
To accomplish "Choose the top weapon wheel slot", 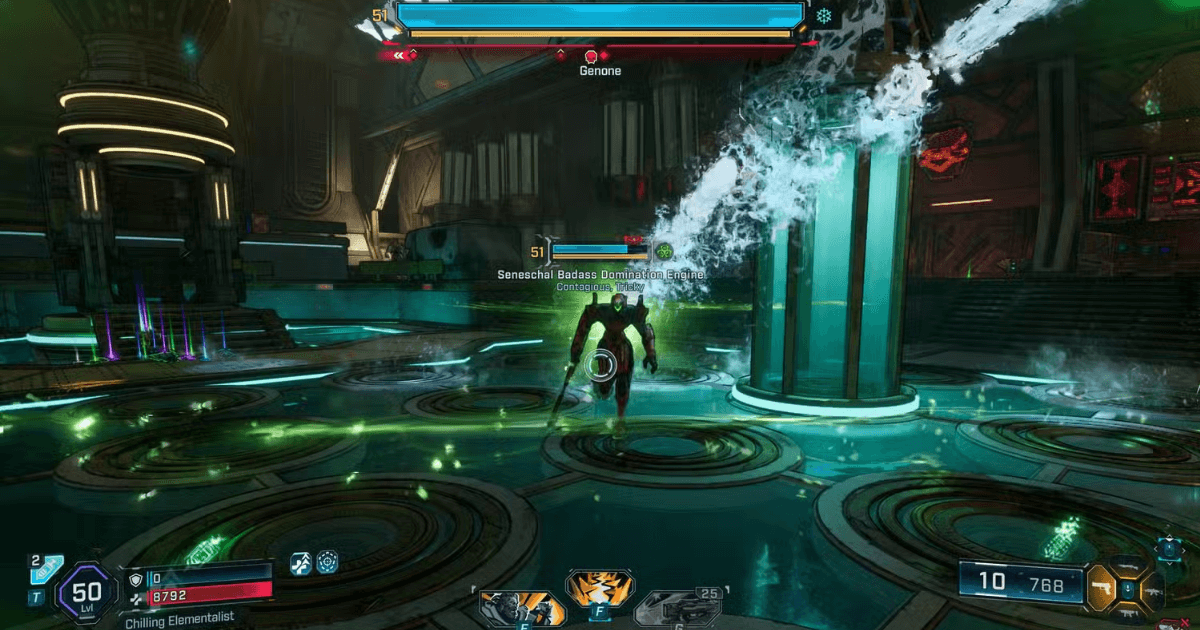I will pos(1130,567).
